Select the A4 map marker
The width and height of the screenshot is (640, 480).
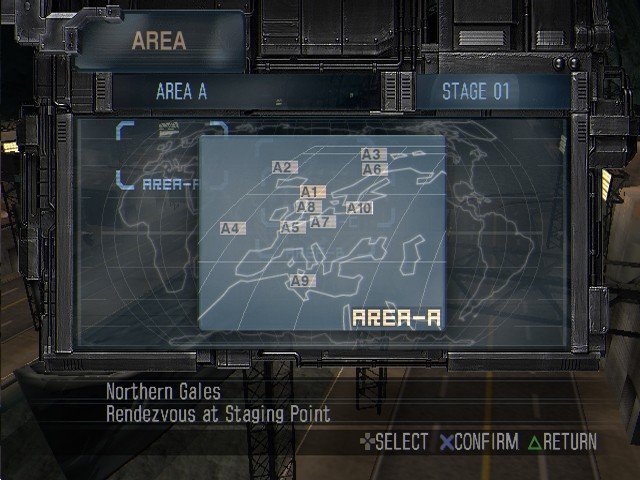[231, 229]
